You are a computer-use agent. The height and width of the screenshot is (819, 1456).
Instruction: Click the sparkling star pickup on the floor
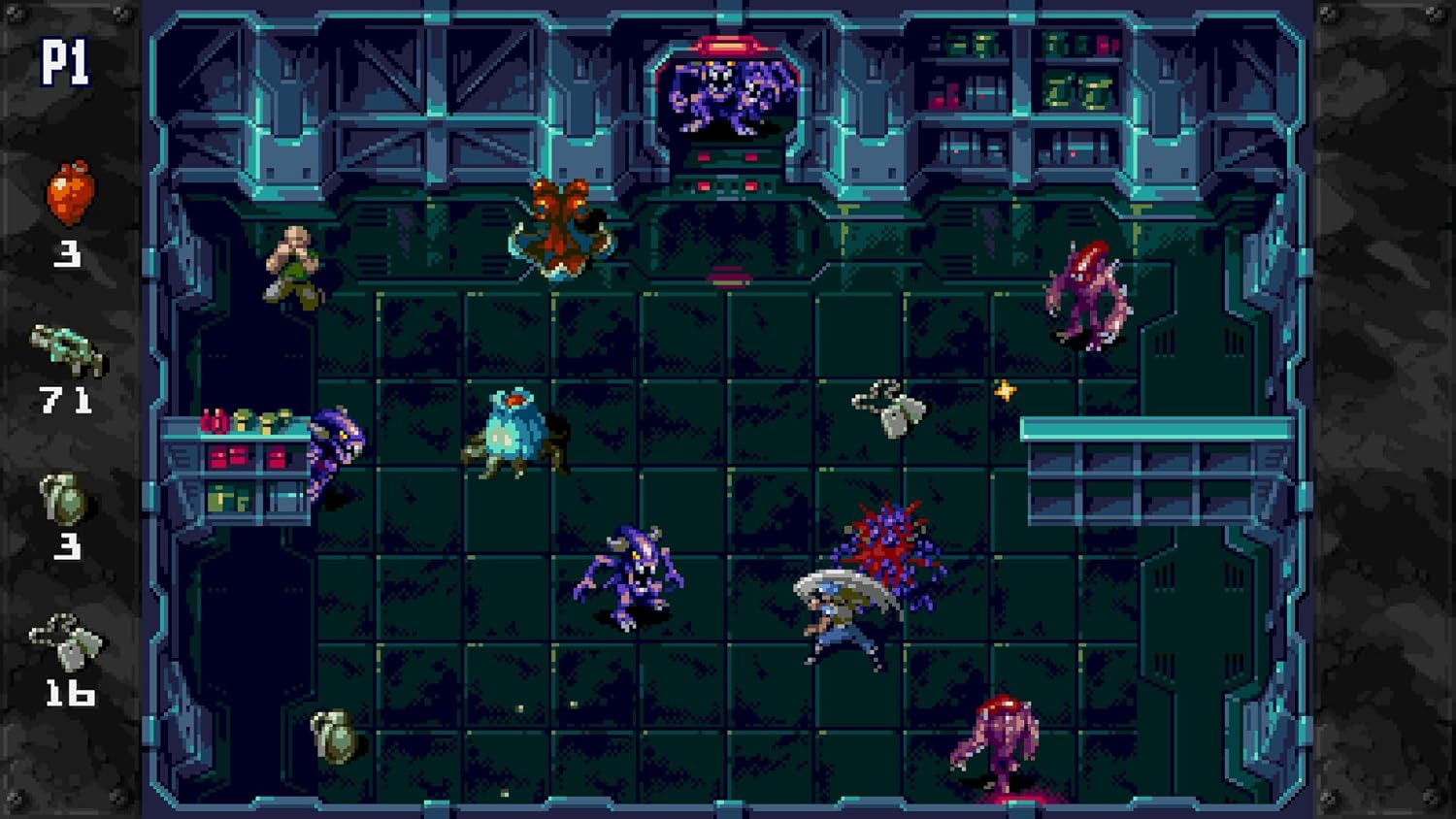coord(1006,389)
